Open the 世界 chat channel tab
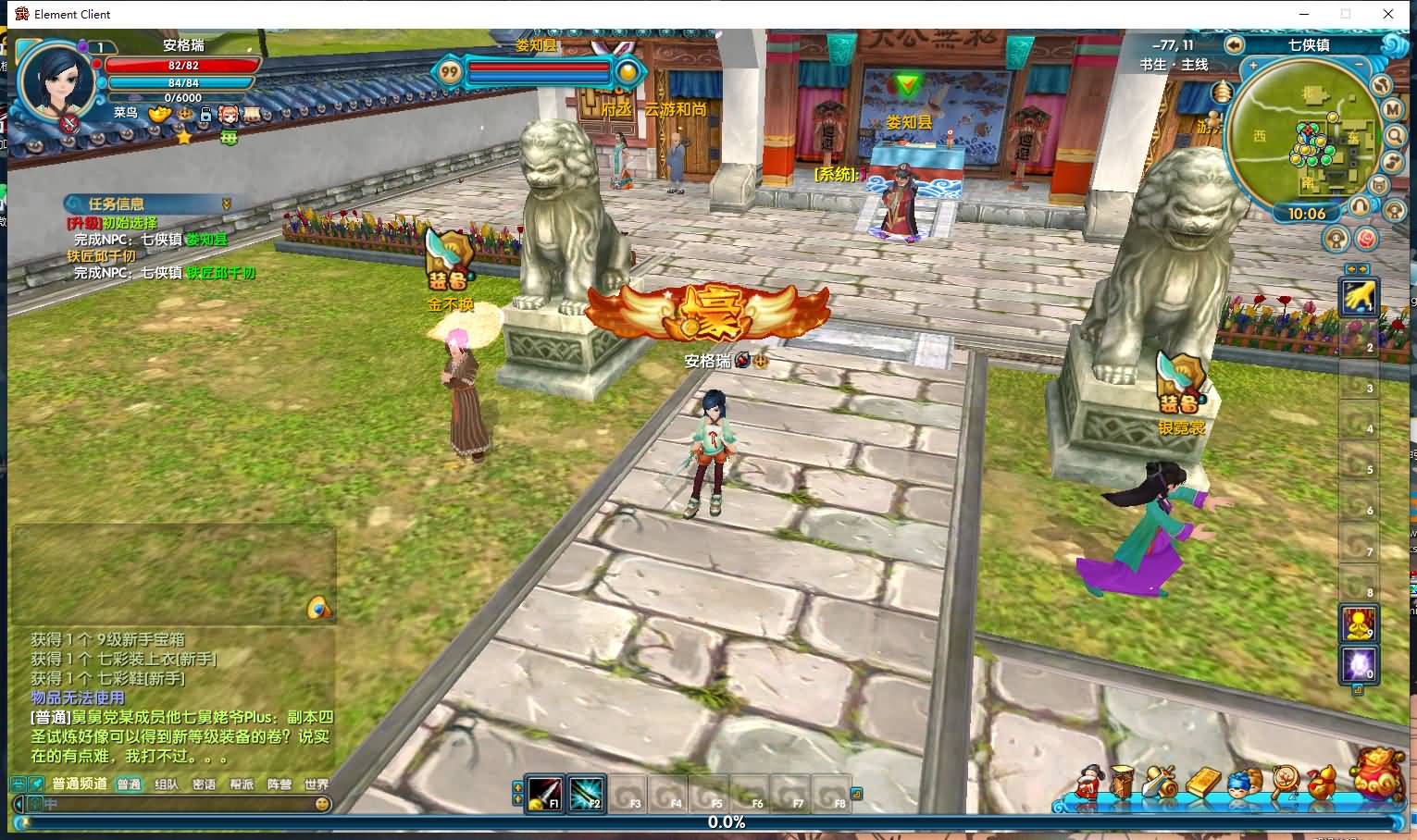 pyautogui.click(x=317, y=784)
